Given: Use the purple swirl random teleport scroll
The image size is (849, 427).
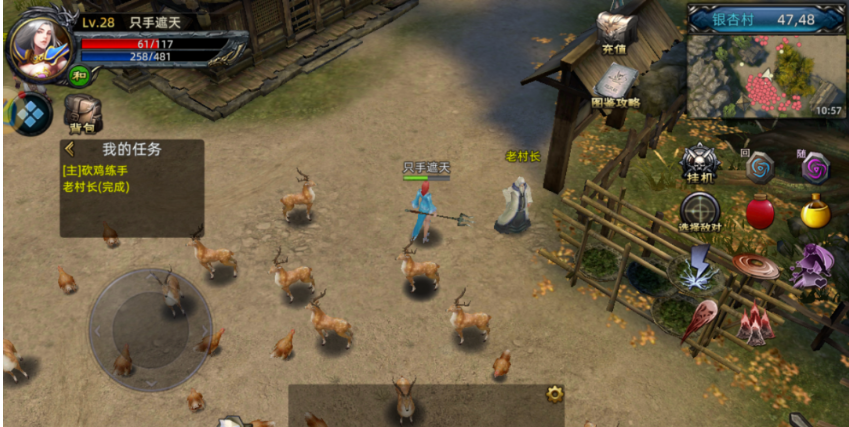Looking at the screenshot, I should pyautogui.click(x=815, y=167).
